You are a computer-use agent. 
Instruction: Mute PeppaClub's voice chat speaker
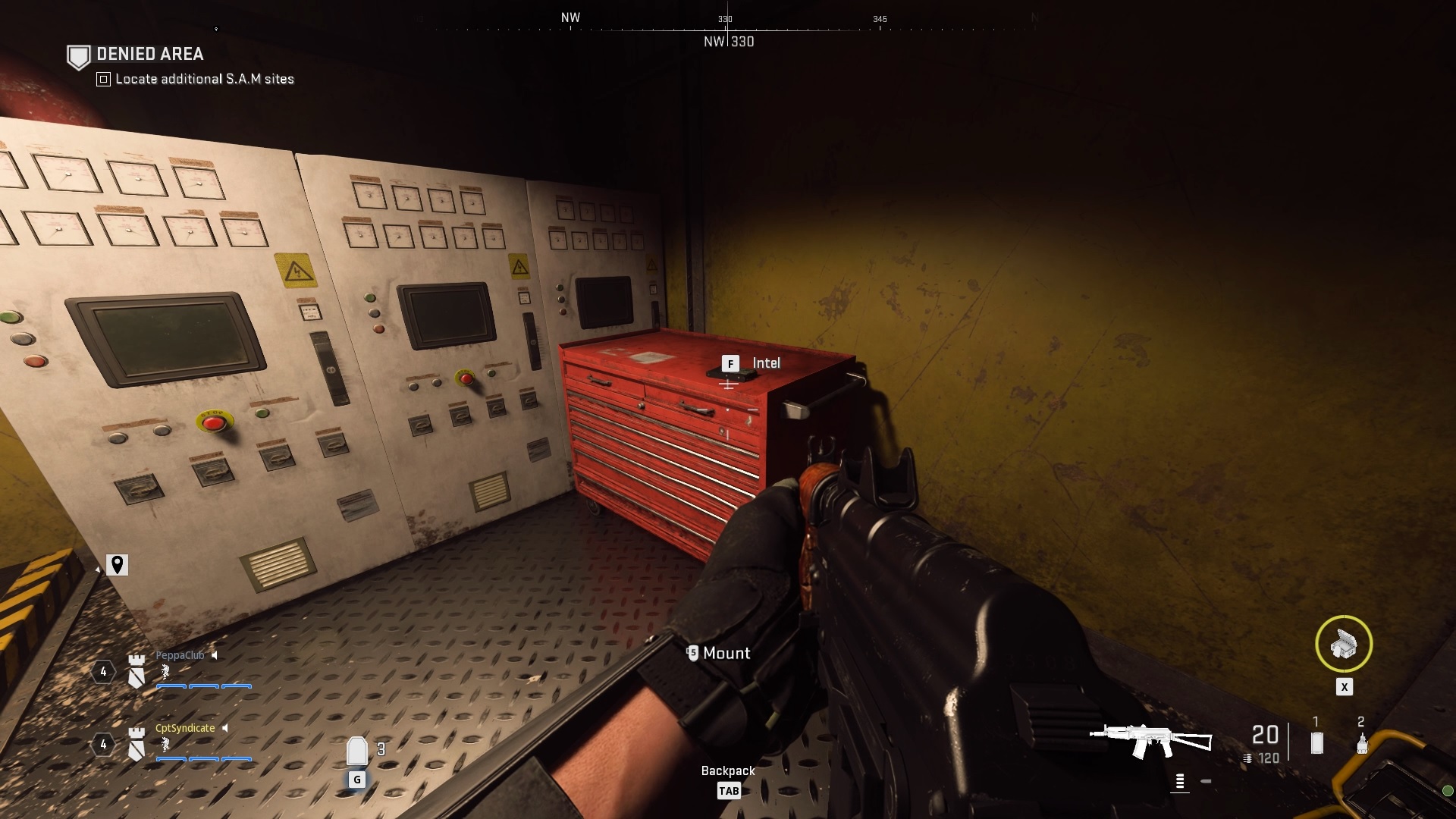tap(216, 656)
